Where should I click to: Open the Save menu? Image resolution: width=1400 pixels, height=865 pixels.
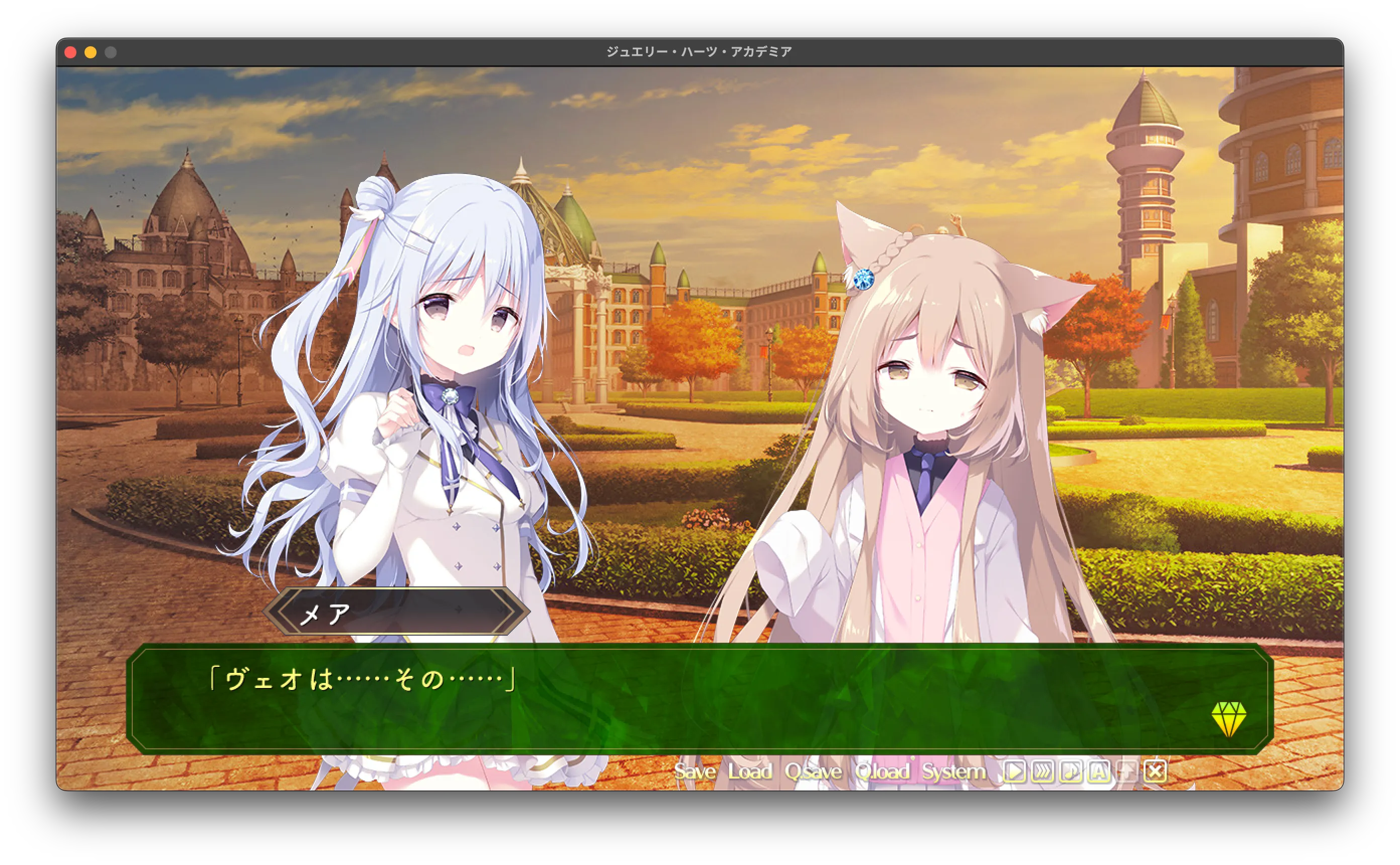pos(694,772)
